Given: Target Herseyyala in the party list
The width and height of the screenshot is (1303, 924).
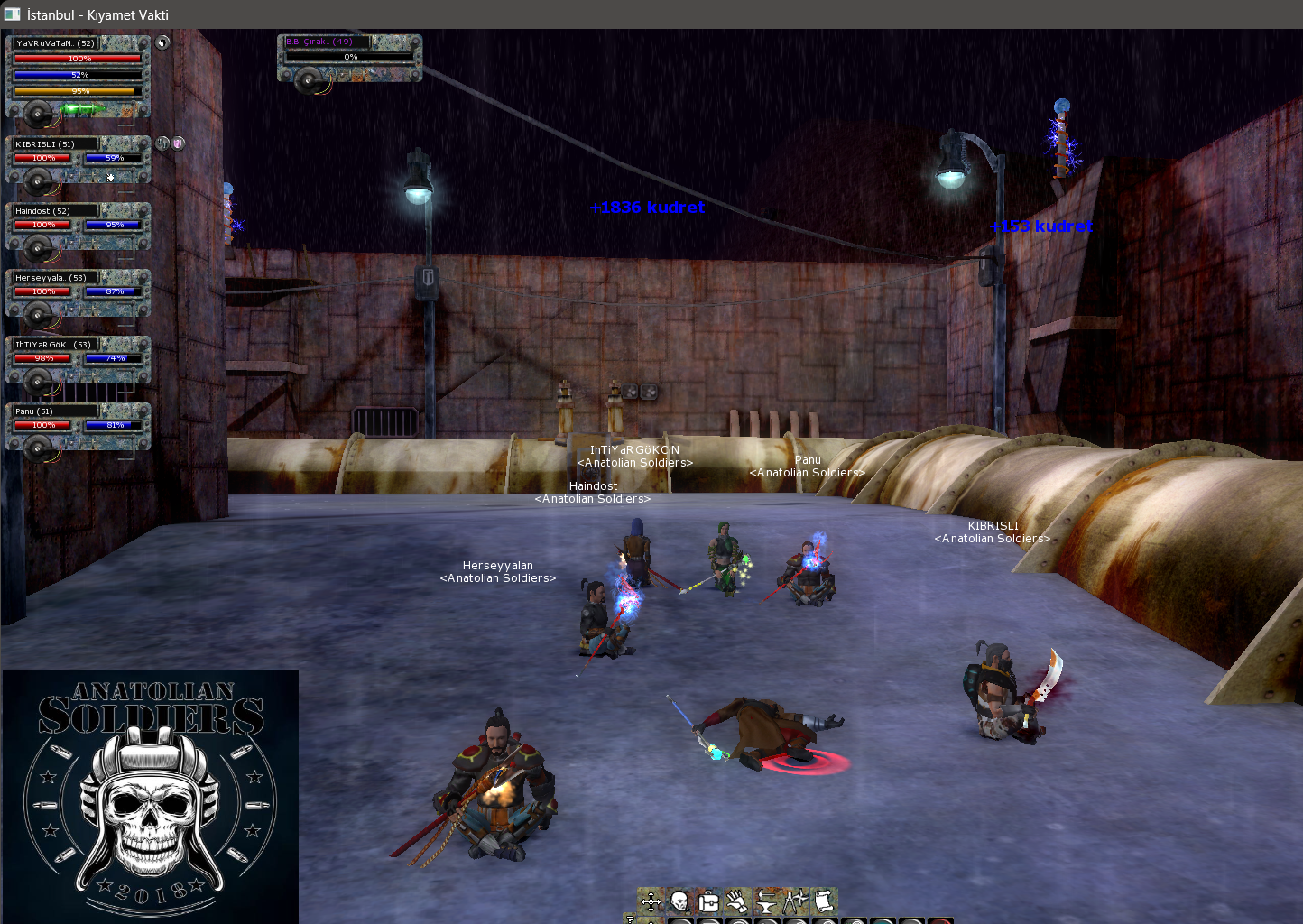Looking at the screenshot, I should (x=79, y=292).
